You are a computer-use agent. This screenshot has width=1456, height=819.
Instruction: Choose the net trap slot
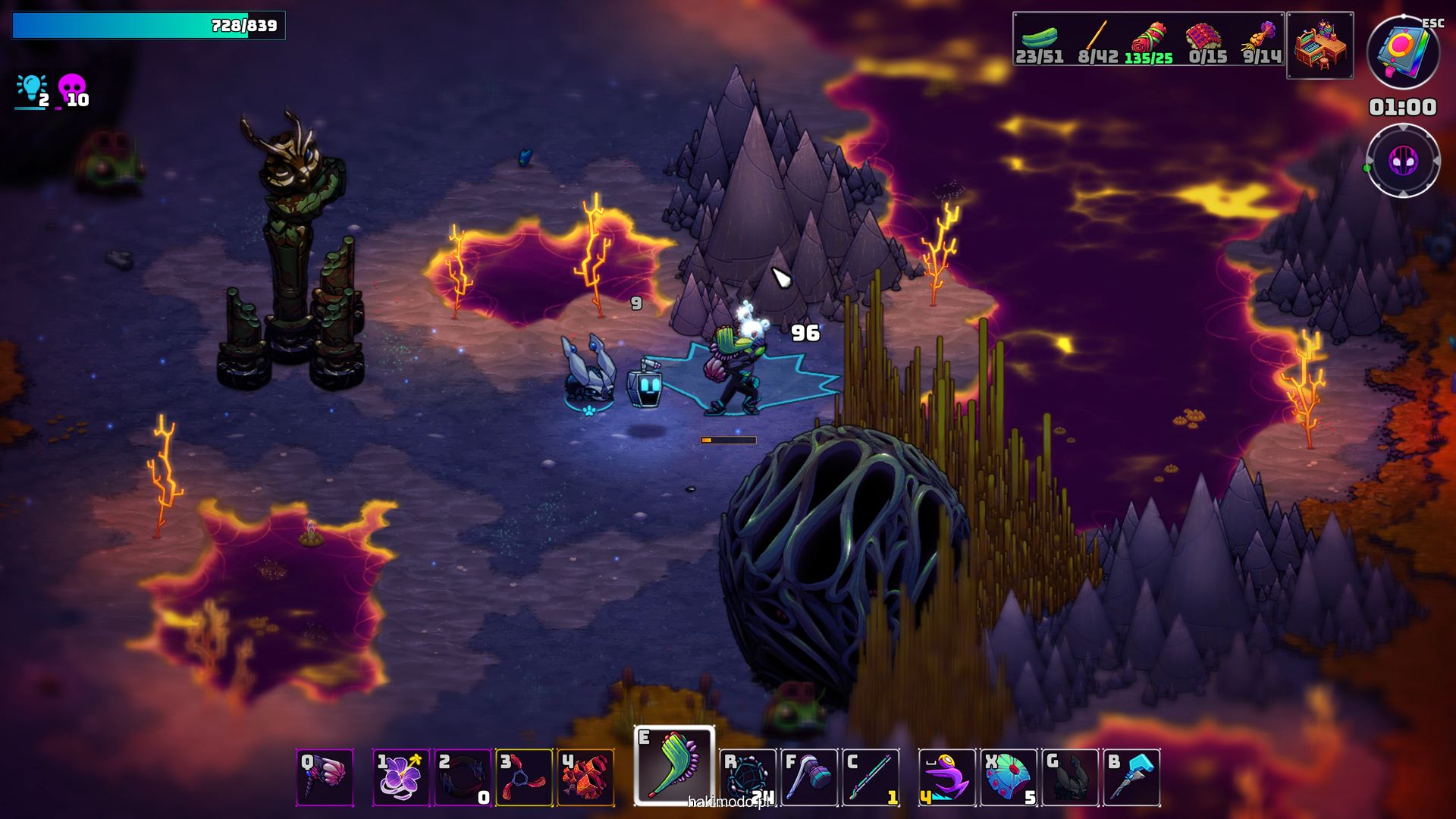748,777
